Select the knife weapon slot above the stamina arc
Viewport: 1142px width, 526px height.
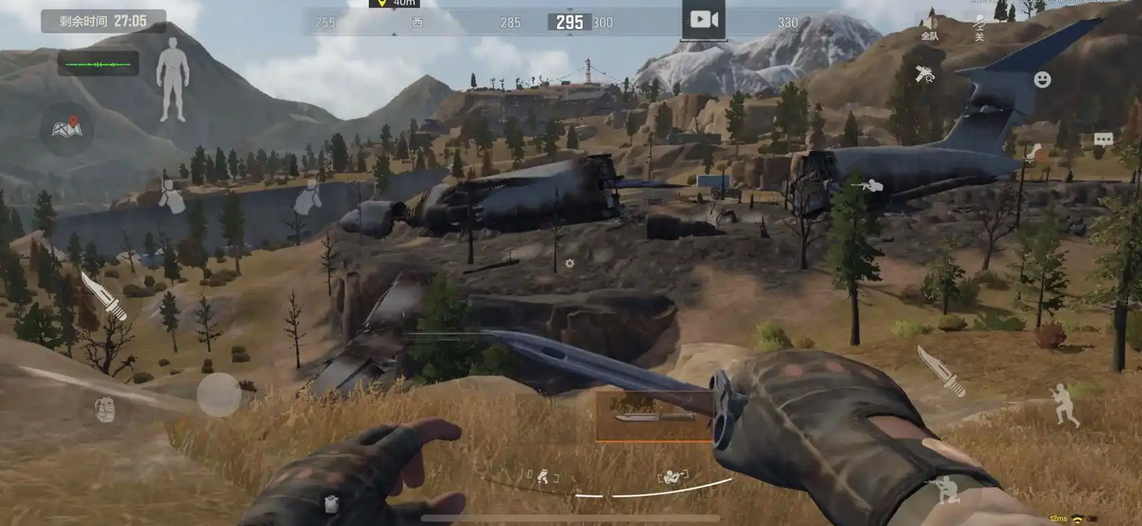[x=654, y=415]
